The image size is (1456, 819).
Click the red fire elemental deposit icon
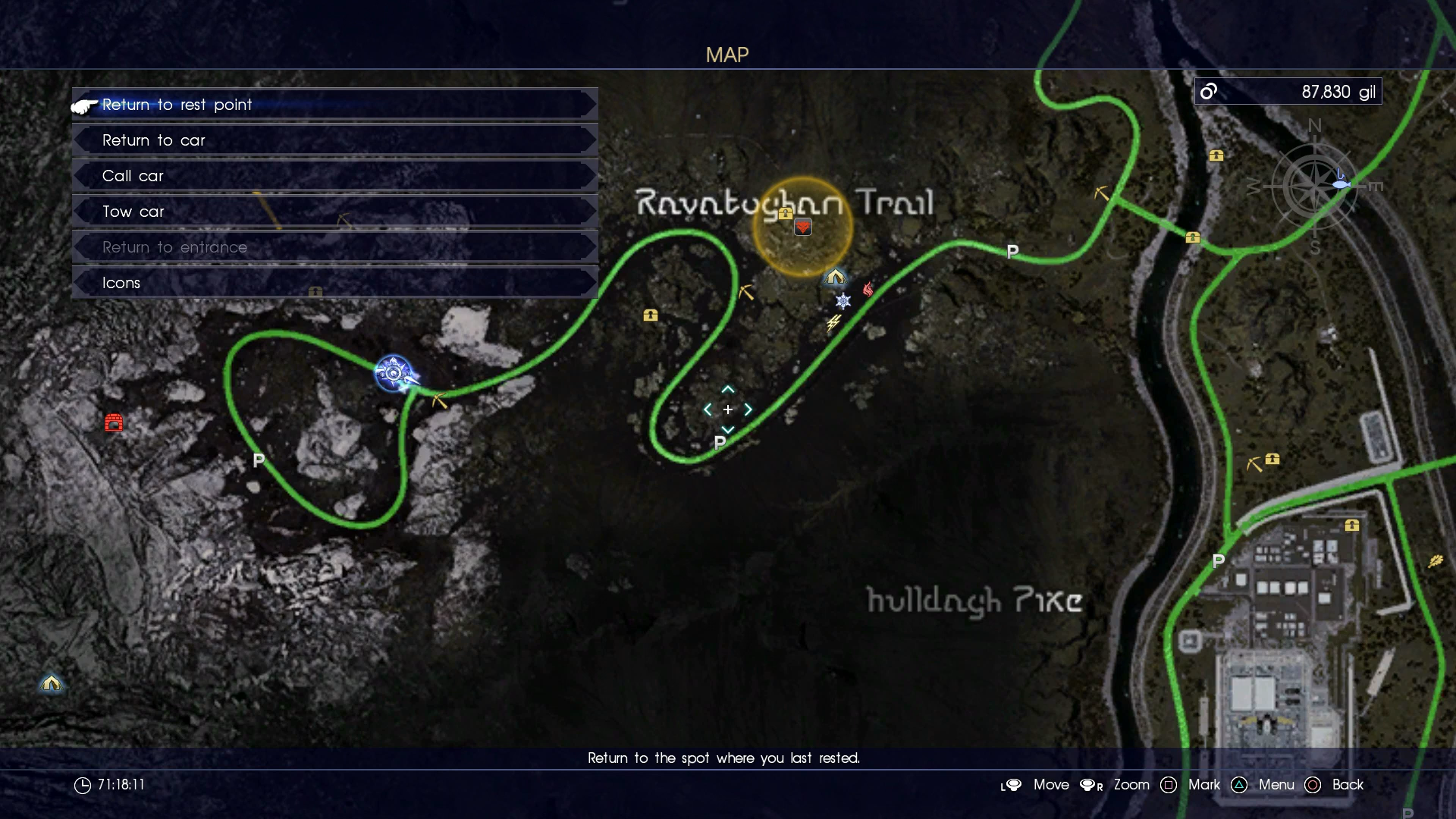click(x=869, y=289)
